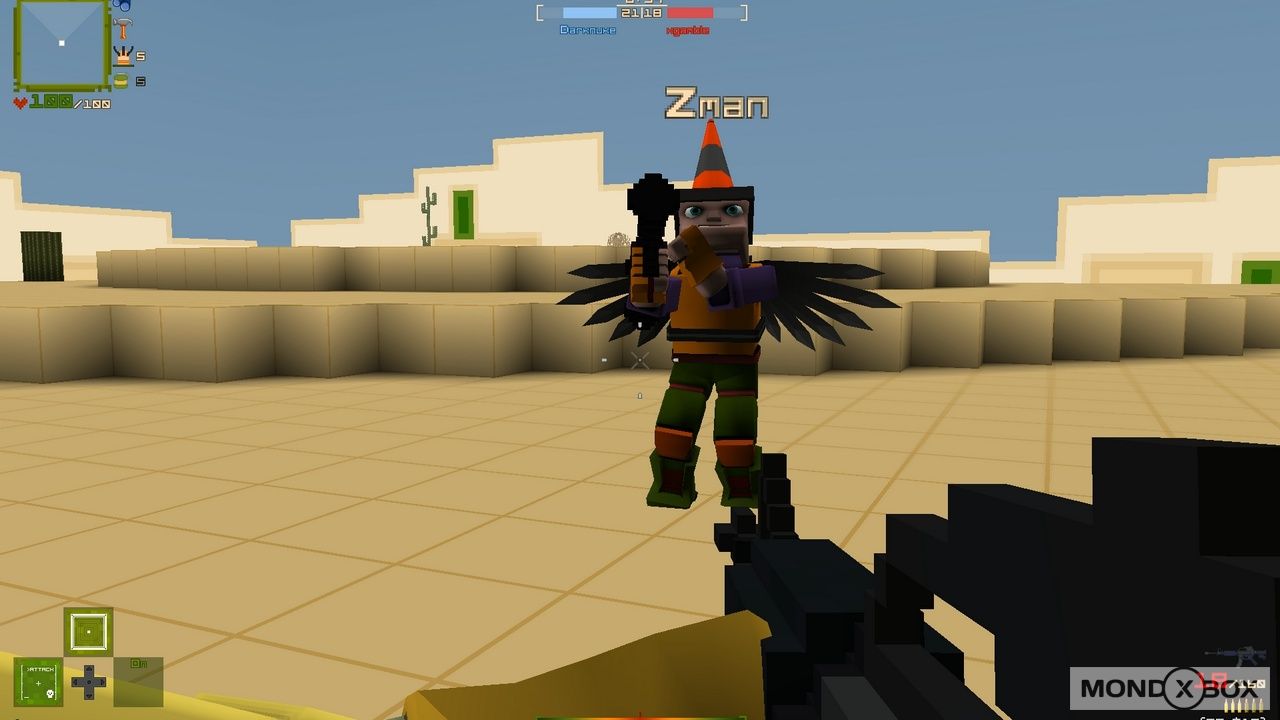1280x720 pixels.
Task: Toggle the ATTACK touch control on
Action: (38, 682)
